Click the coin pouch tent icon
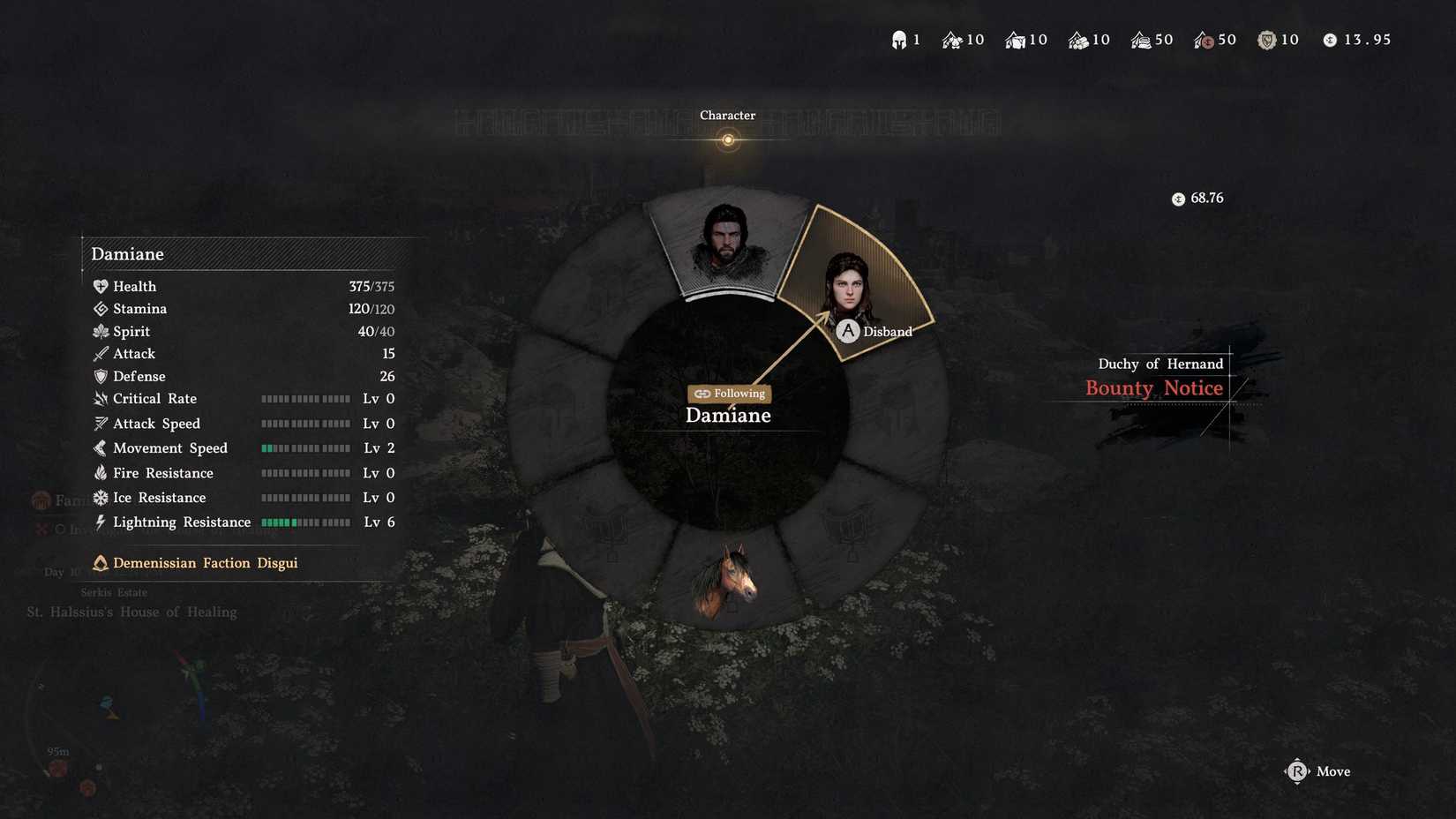 1207,39
